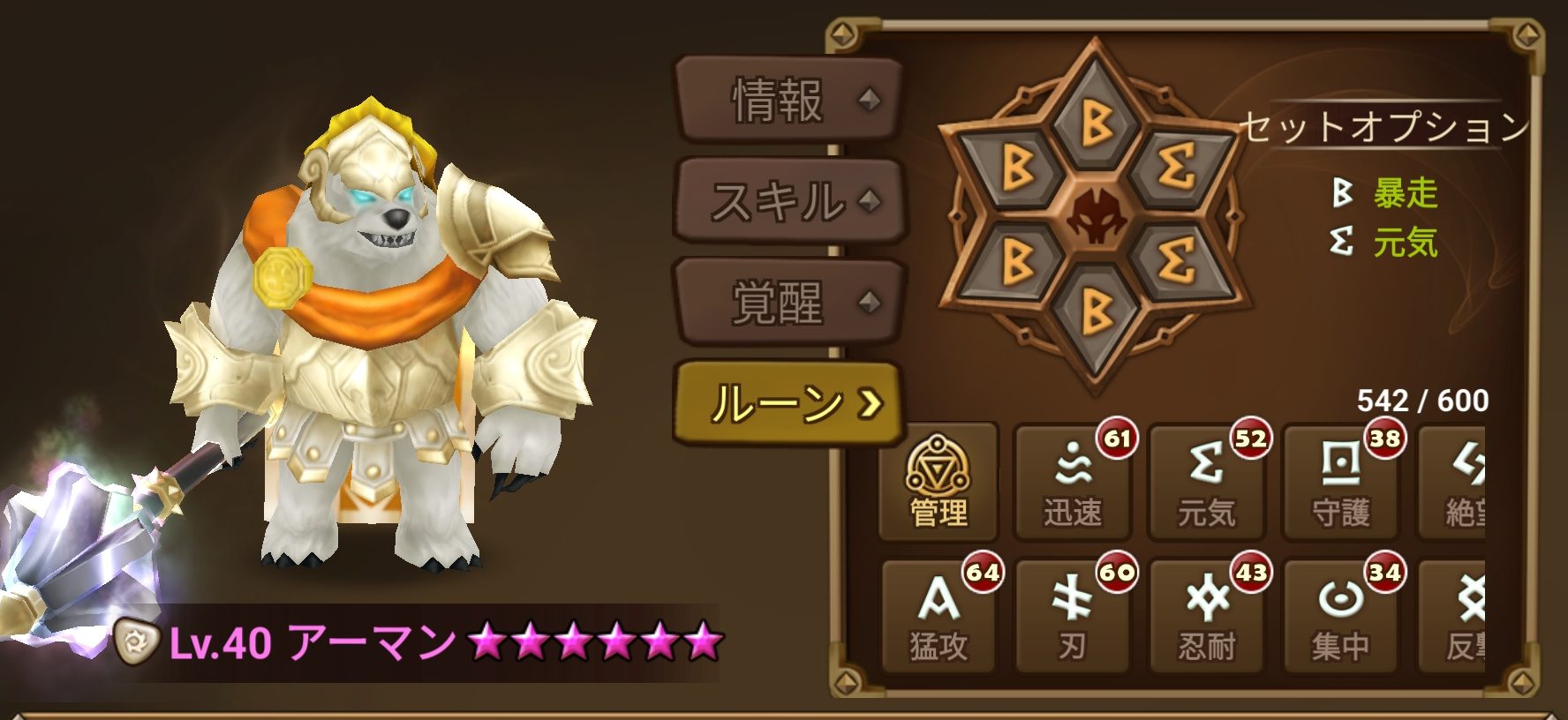Select the 元気 rune filter icon

click(x=1205, y=481)
